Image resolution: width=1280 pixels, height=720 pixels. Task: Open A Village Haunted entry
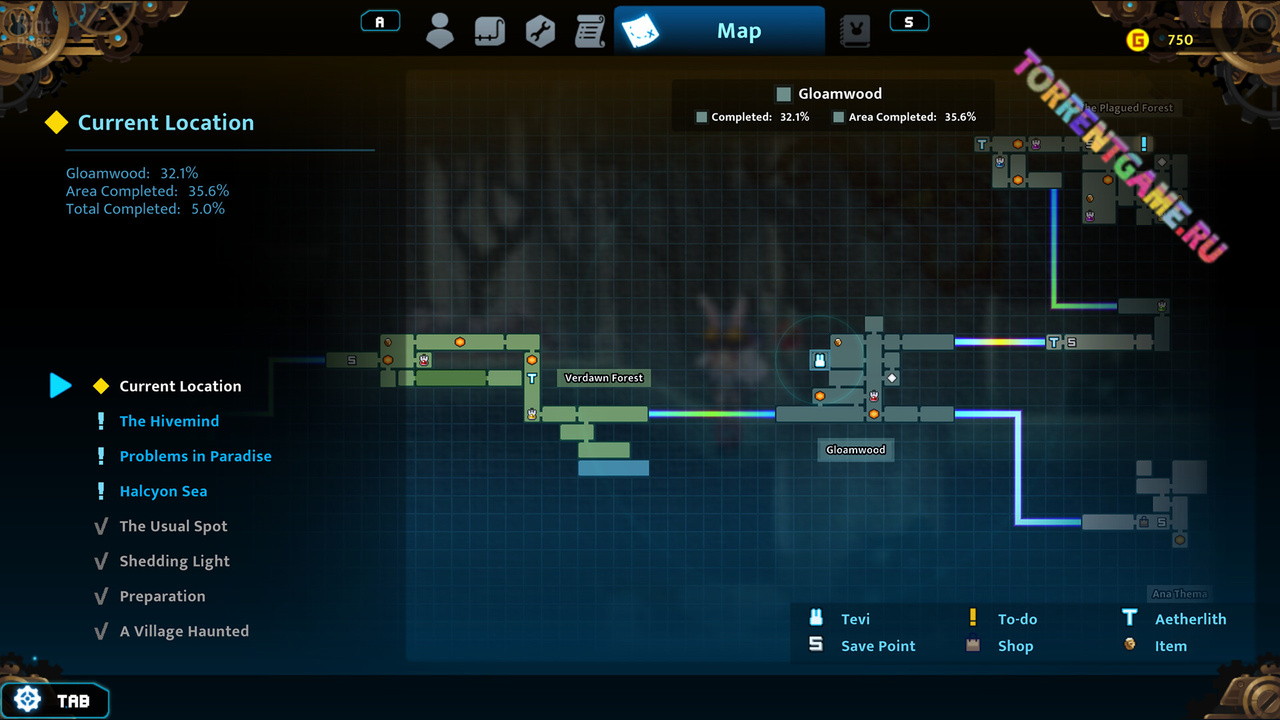click(184, 631)
